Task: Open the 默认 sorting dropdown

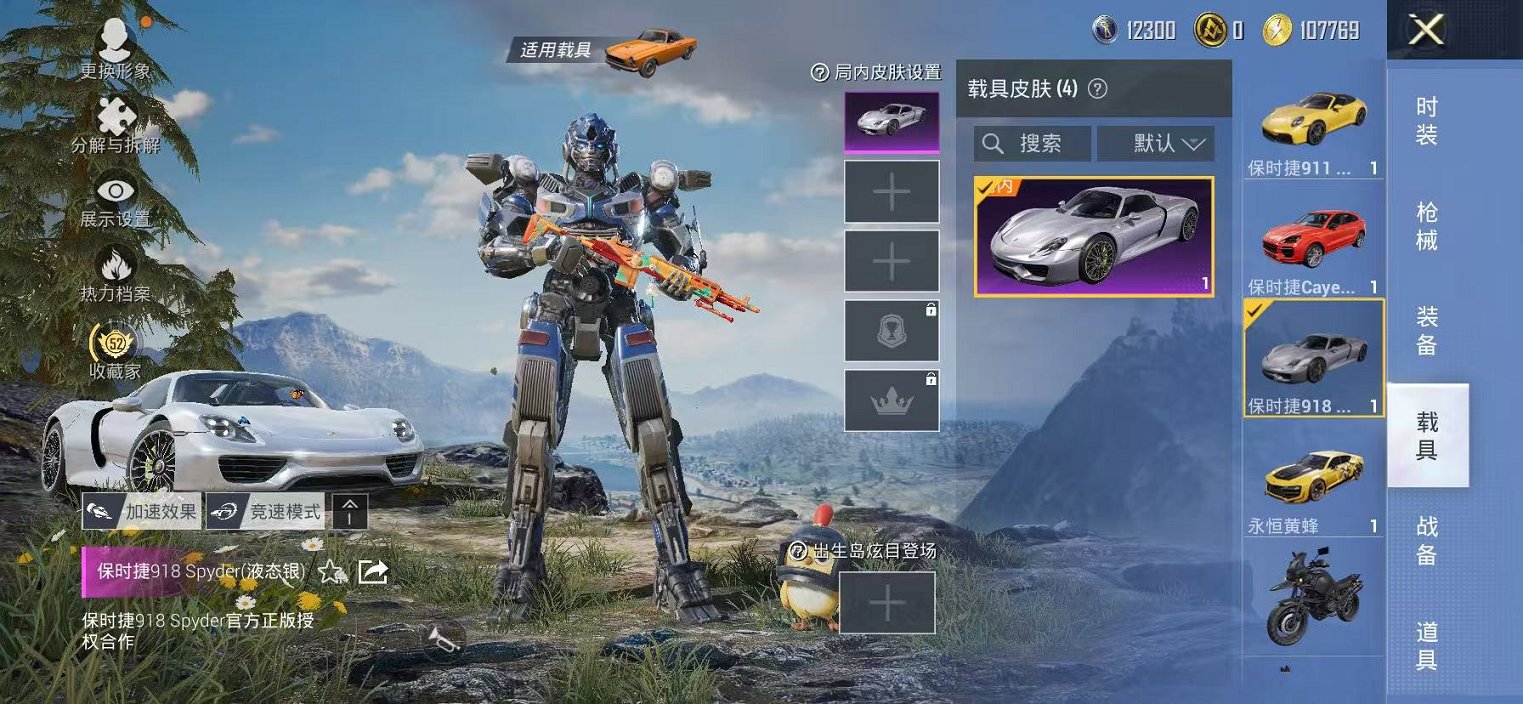Action: coord(1156,144)
